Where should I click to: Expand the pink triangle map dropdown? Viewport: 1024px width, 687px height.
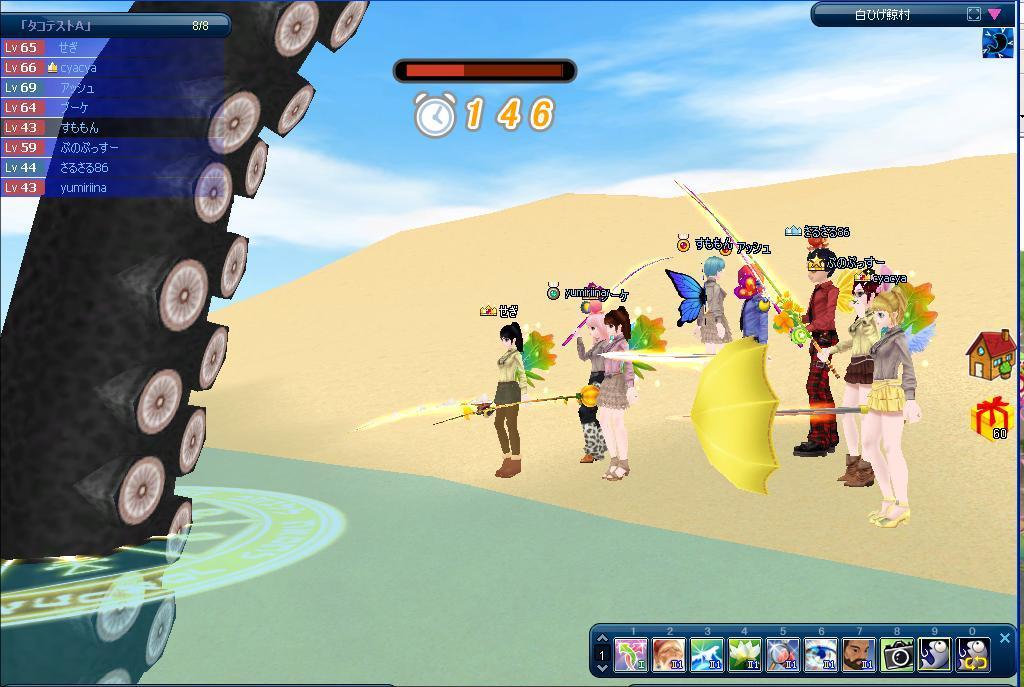[995, 14]
